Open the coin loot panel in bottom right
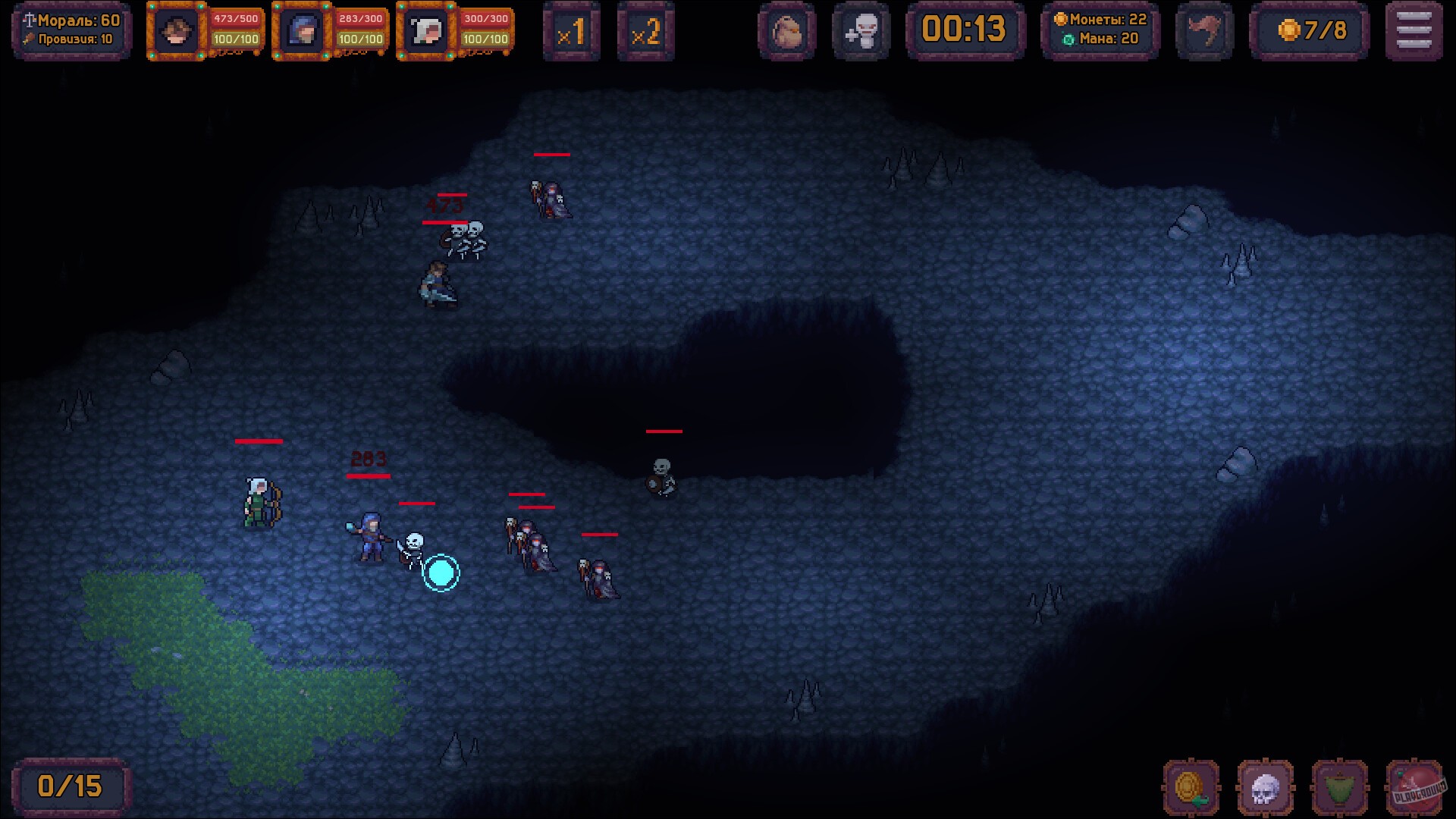The width and height of the screenshot is (1456, 819). [x=1189, y=786]
